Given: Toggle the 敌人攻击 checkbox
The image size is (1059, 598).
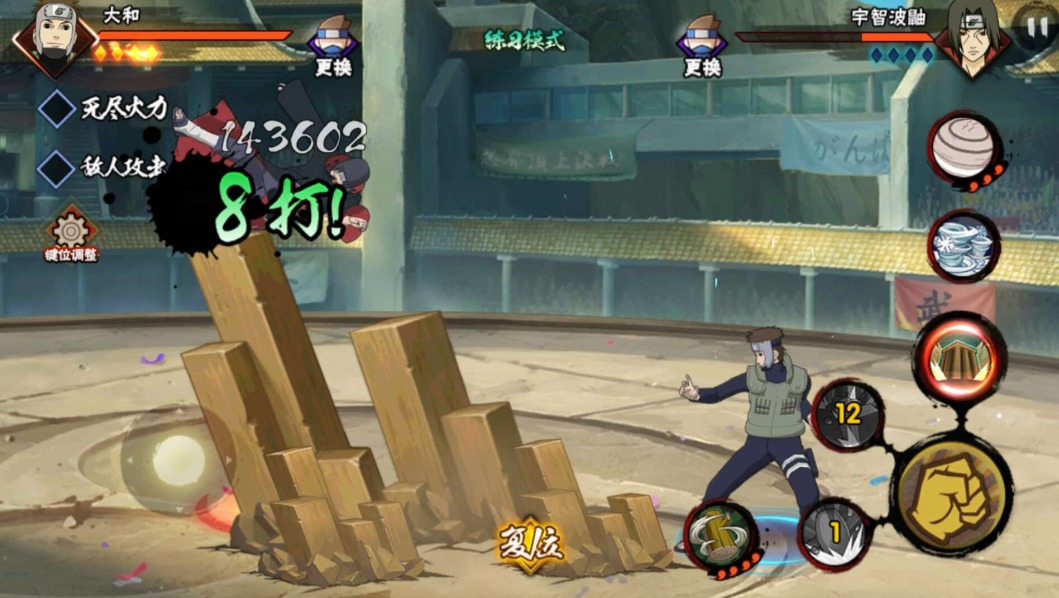Looking at the screenshot, I should tap(57, 166).
